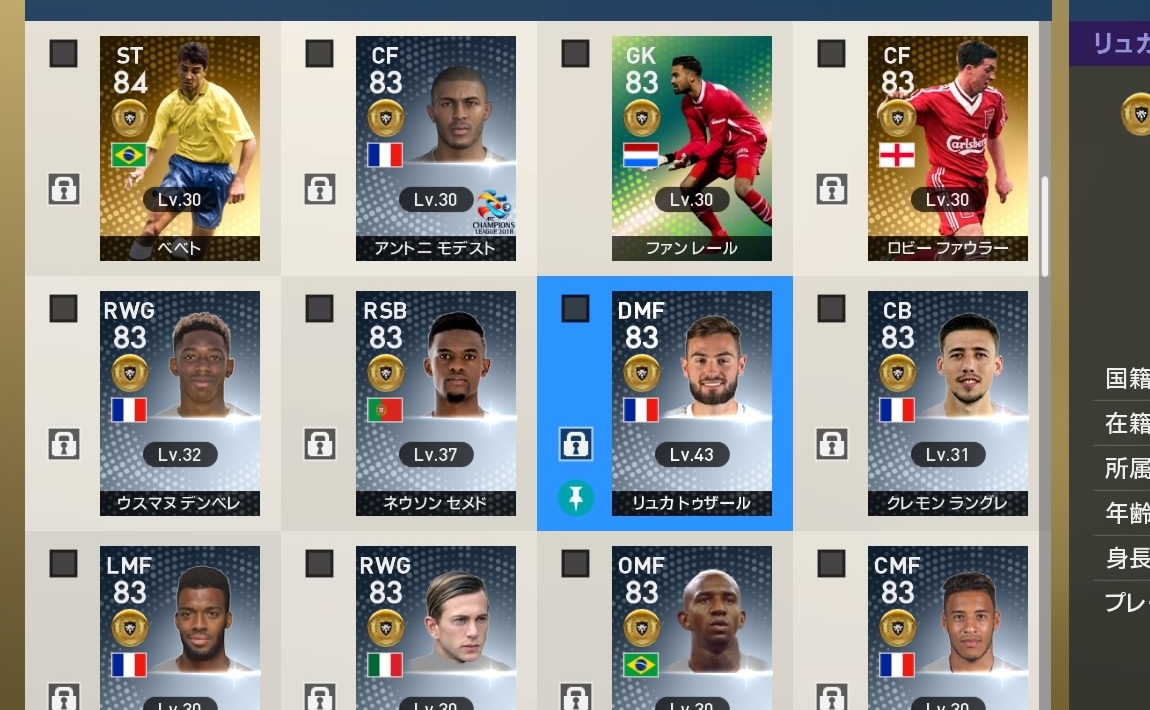The width and height of the screenshot is (1150, 710).
Task: Click the player list scrollbar
Action: click(x=1045, y=227)
